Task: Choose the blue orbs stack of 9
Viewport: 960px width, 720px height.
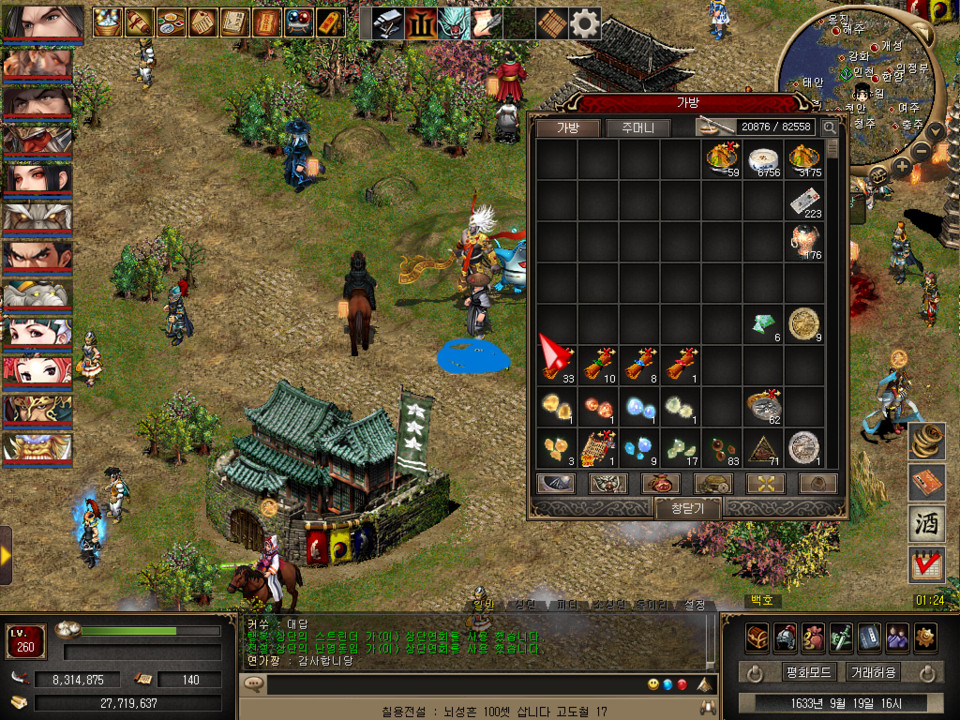Action: coord(639,447)
